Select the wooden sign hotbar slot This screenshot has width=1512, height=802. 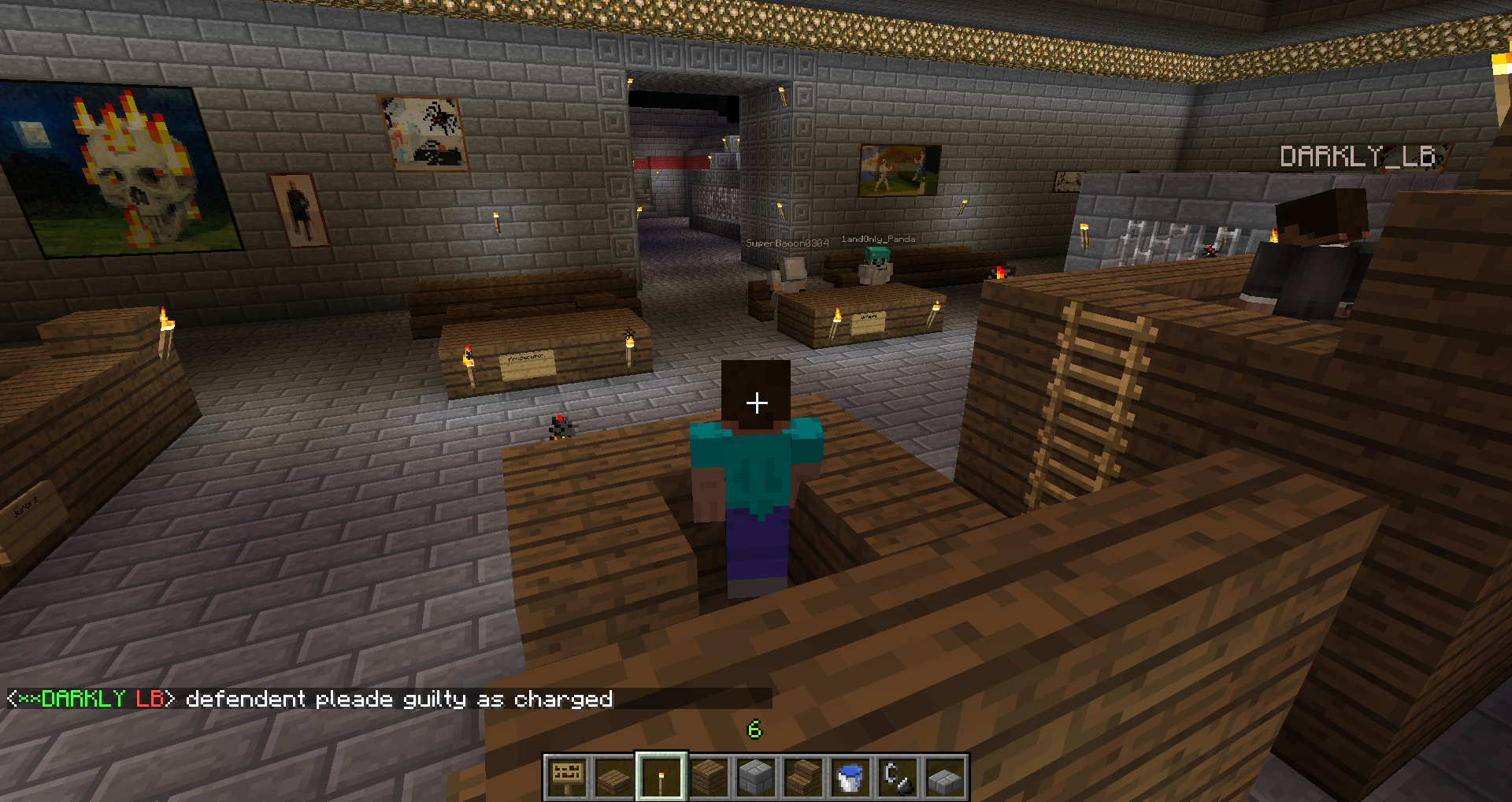click(567, 777)
